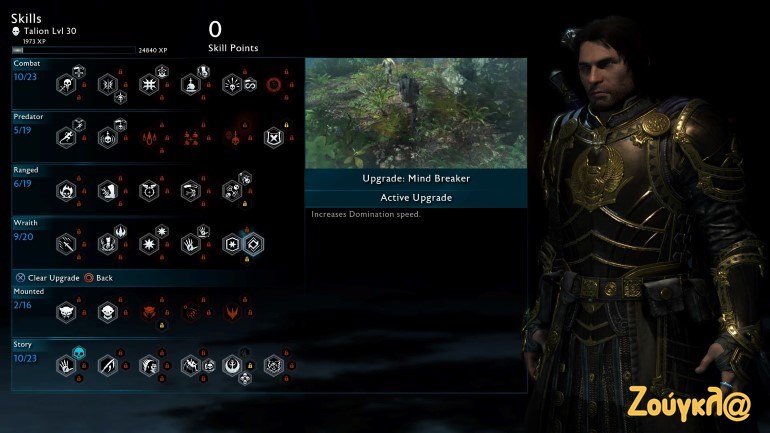Choose the hooded face Story skill
This screenshot has width=770, height=433.
click(x=149, y=365)
